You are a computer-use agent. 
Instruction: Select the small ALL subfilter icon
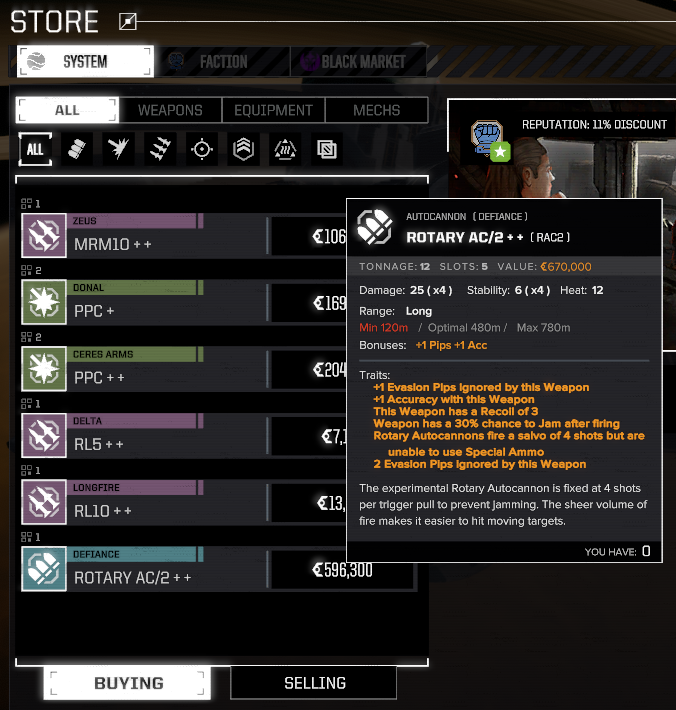pos(35,149)
